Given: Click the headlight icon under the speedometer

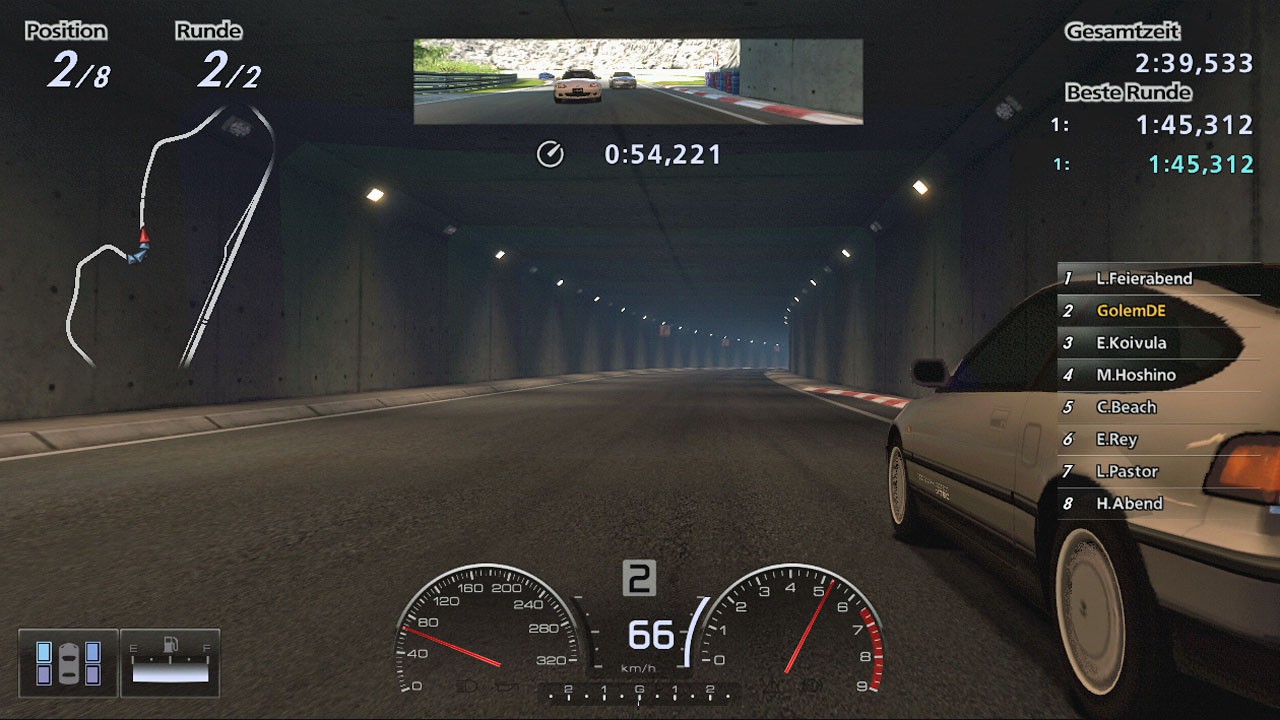Looking at the screenshot, I should click(x=468, y=685).
